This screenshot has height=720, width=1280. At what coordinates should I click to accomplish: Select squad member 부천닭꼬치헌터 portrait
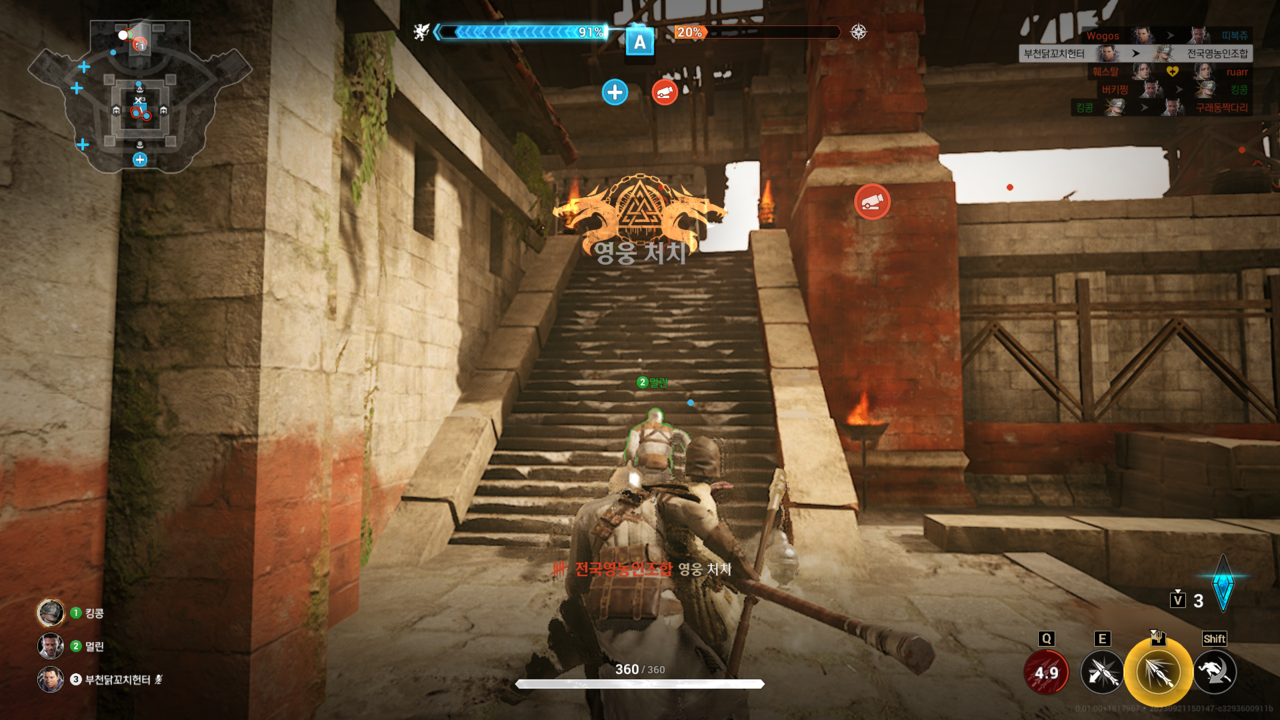pyautogui.click(x=50, y=680)
